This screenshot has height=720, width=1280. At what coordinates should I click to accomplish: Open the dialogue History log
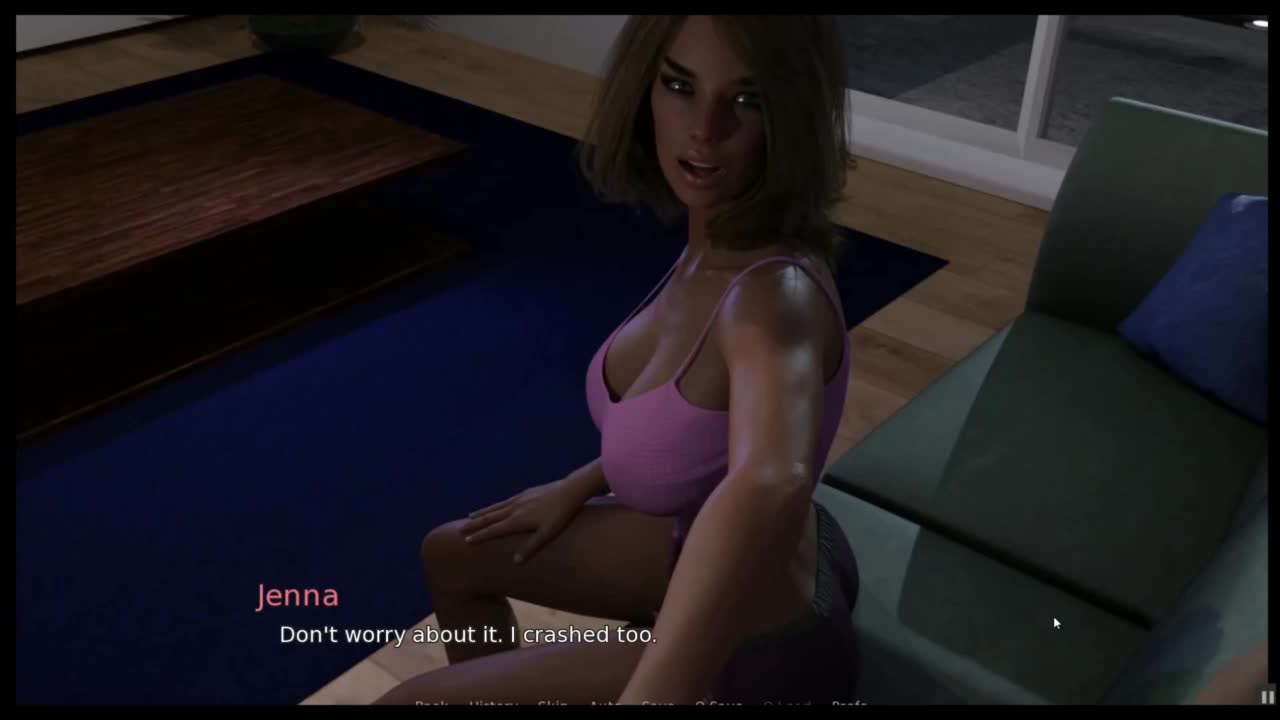pos(493,705)
